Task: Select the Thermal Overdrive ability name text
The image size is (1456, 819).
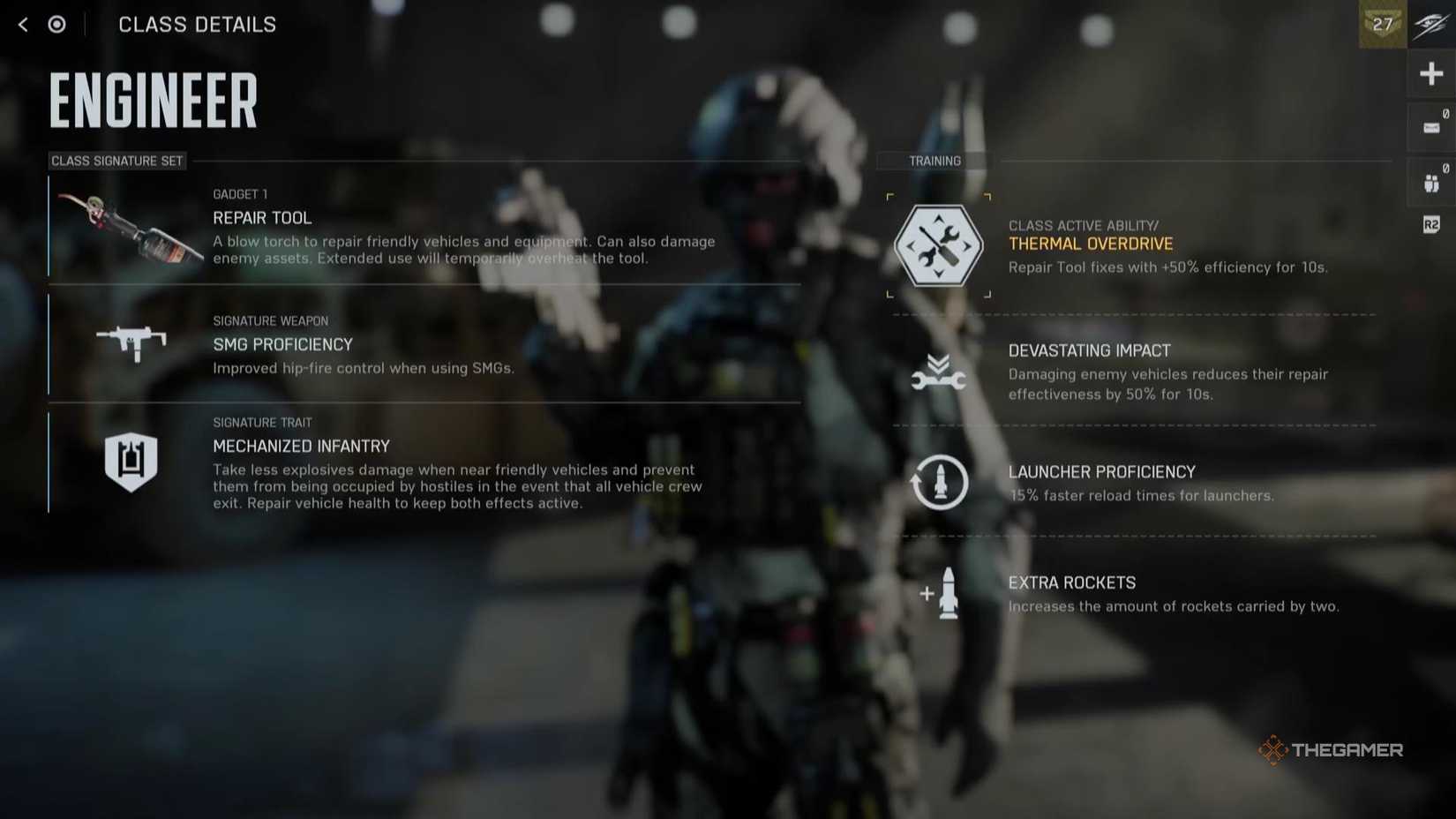Action: pyautogui.click(x=1091, y=244)
